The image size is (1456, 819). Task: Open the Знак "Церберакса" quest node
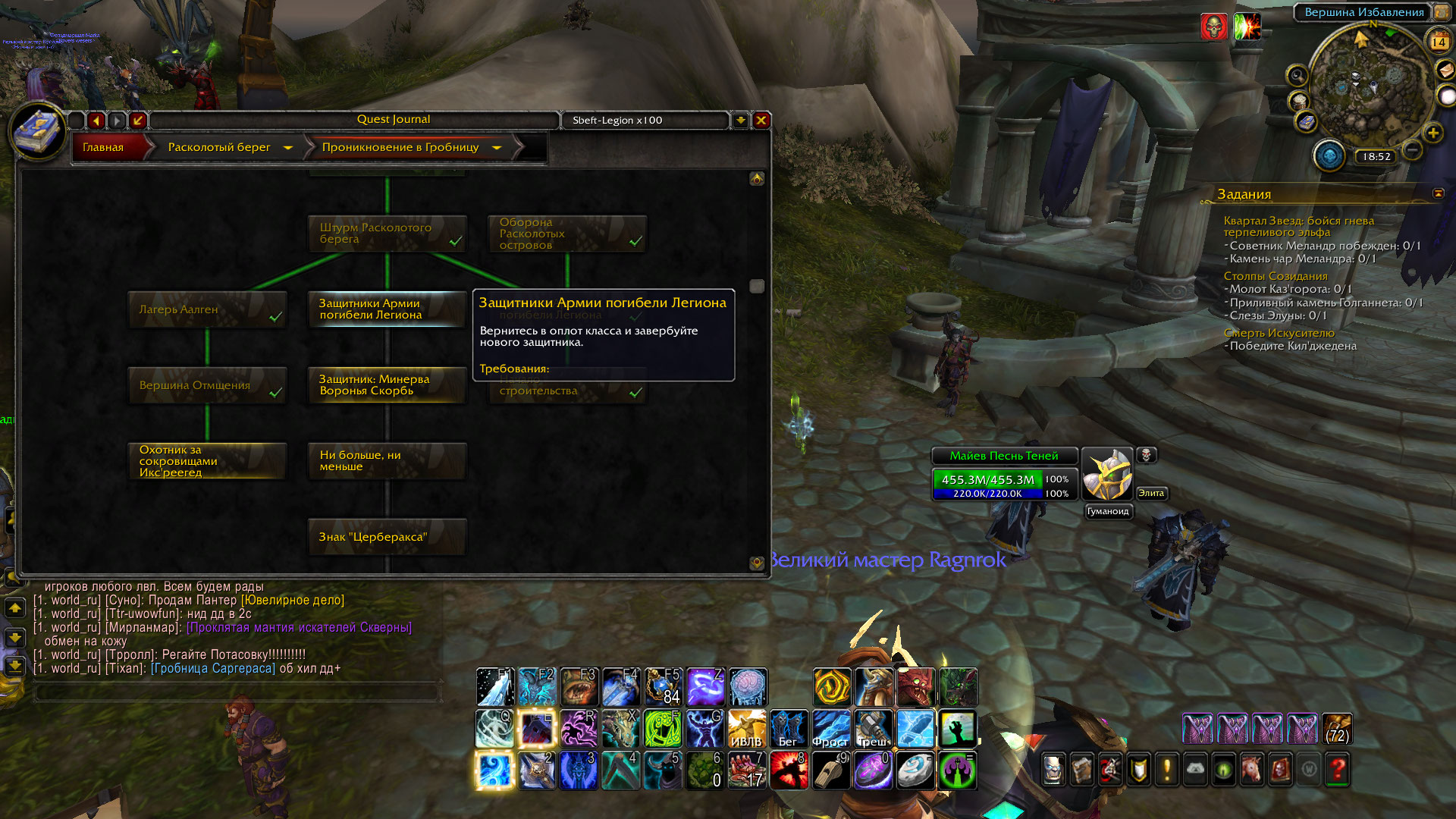pos(387,537)
